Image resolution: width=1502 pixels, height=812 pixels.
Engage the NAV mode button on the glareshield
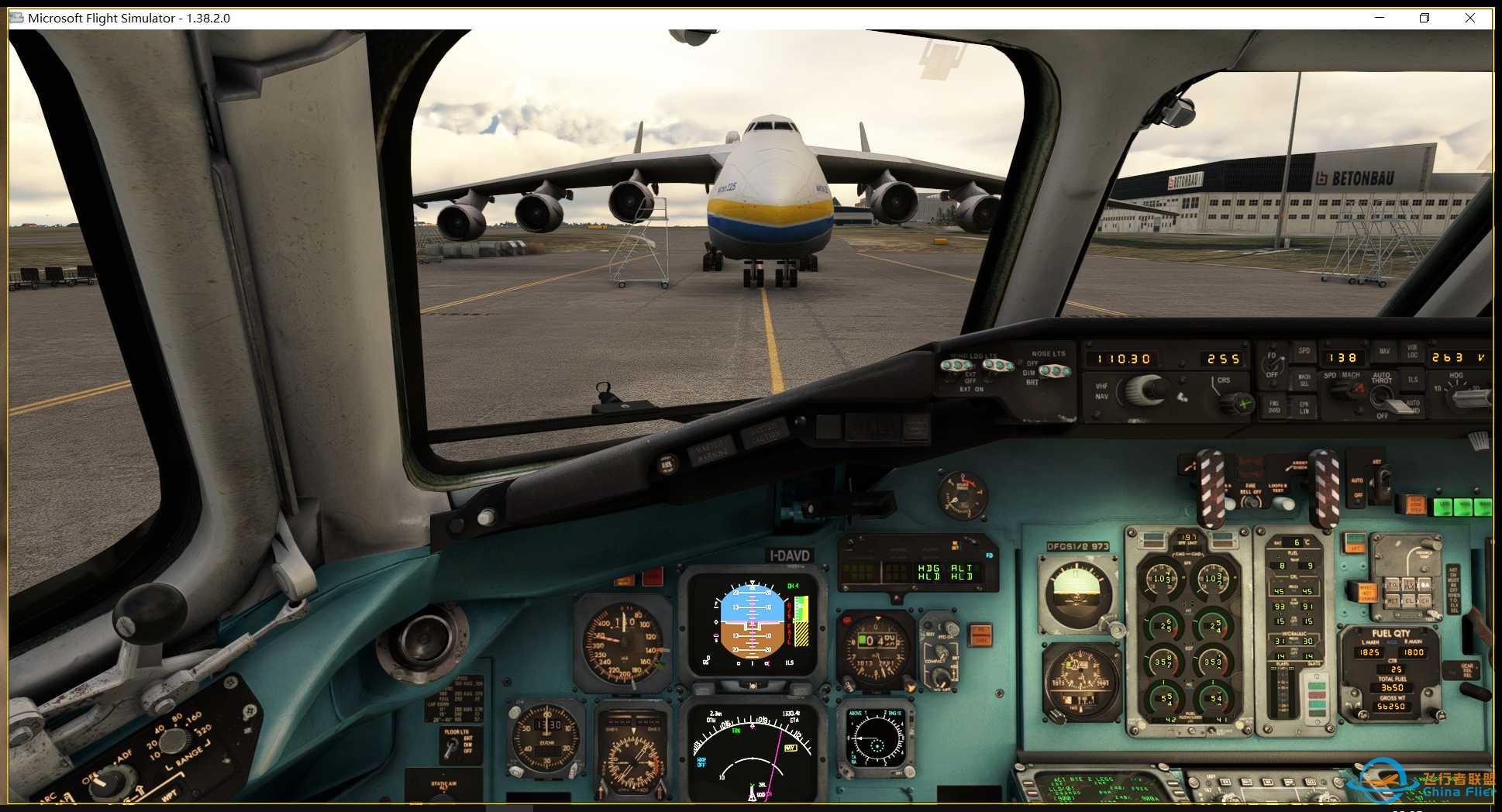pos(1384,350)
